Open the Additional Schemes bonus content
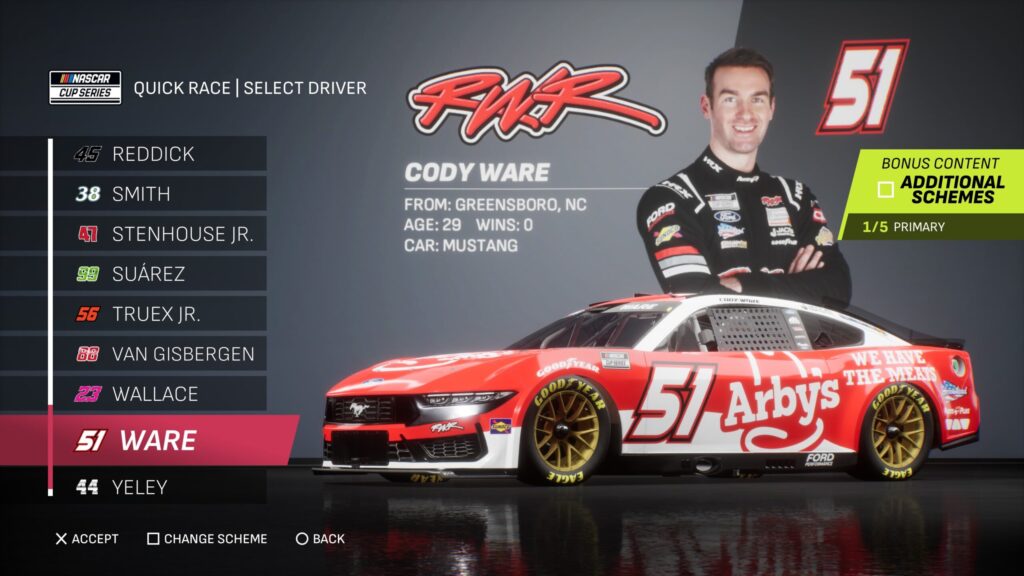 pos(940,189)
